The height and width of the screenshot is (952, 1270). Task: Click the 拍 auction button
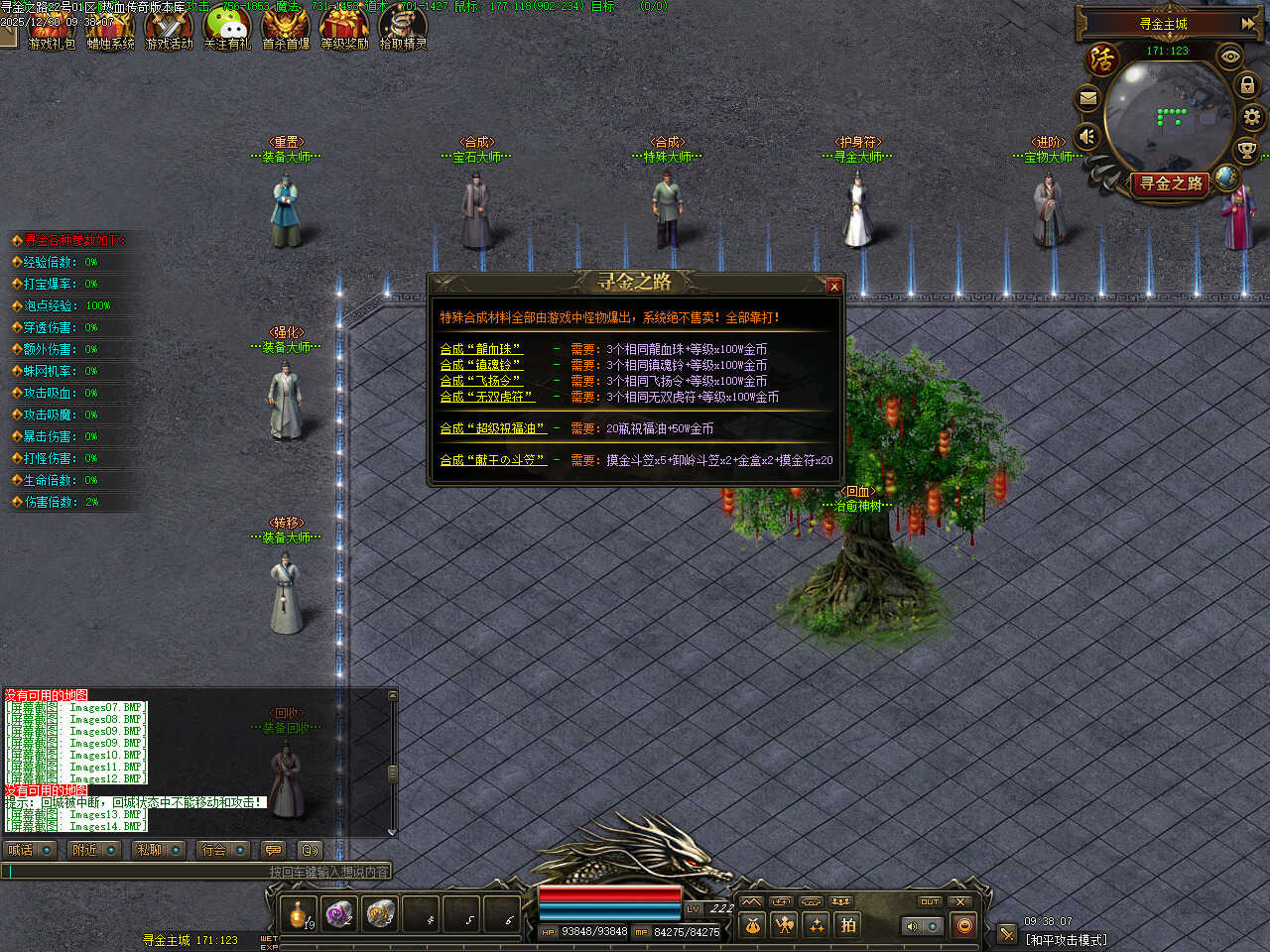click(x=848, y=925)
